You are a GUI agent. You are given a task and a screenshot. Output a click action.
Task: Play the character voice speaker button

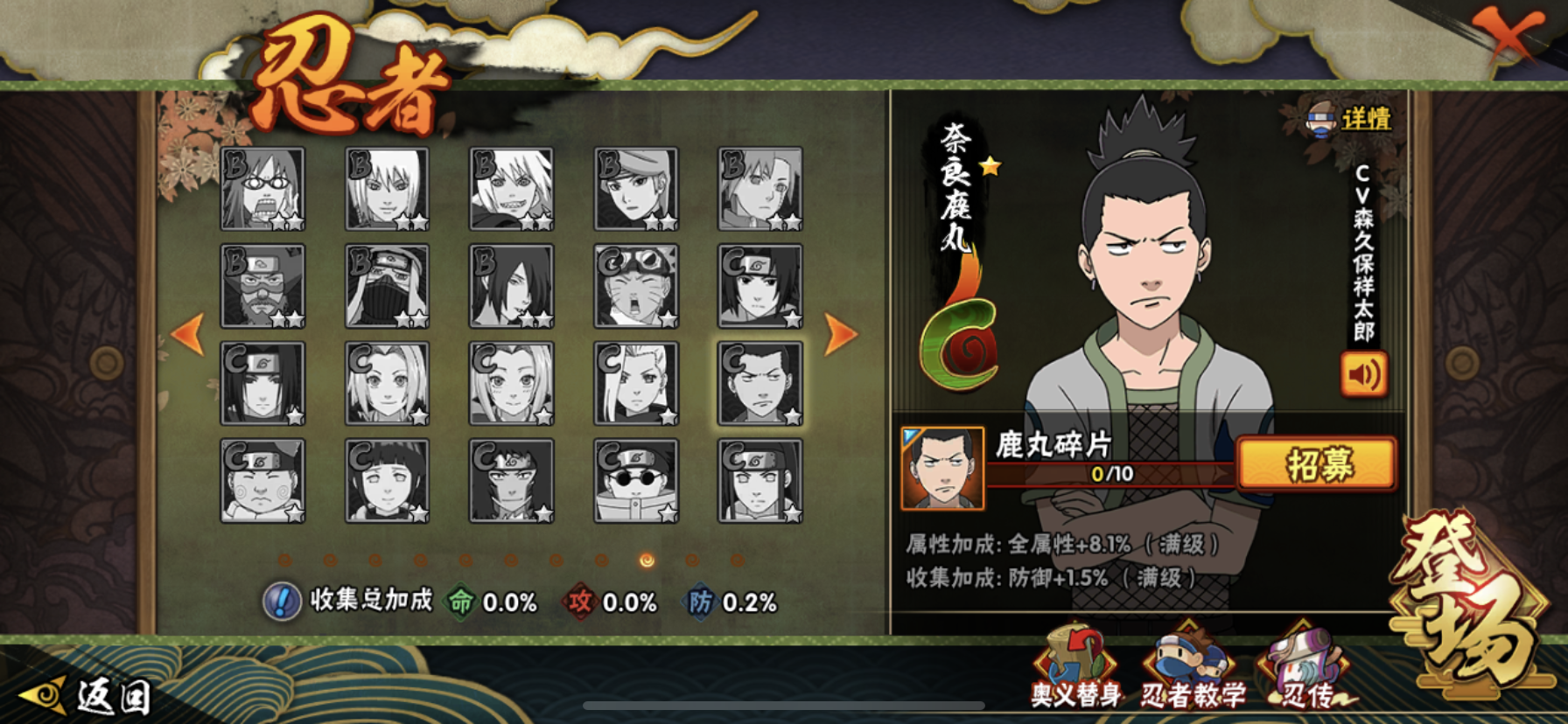pos(1363,374)
